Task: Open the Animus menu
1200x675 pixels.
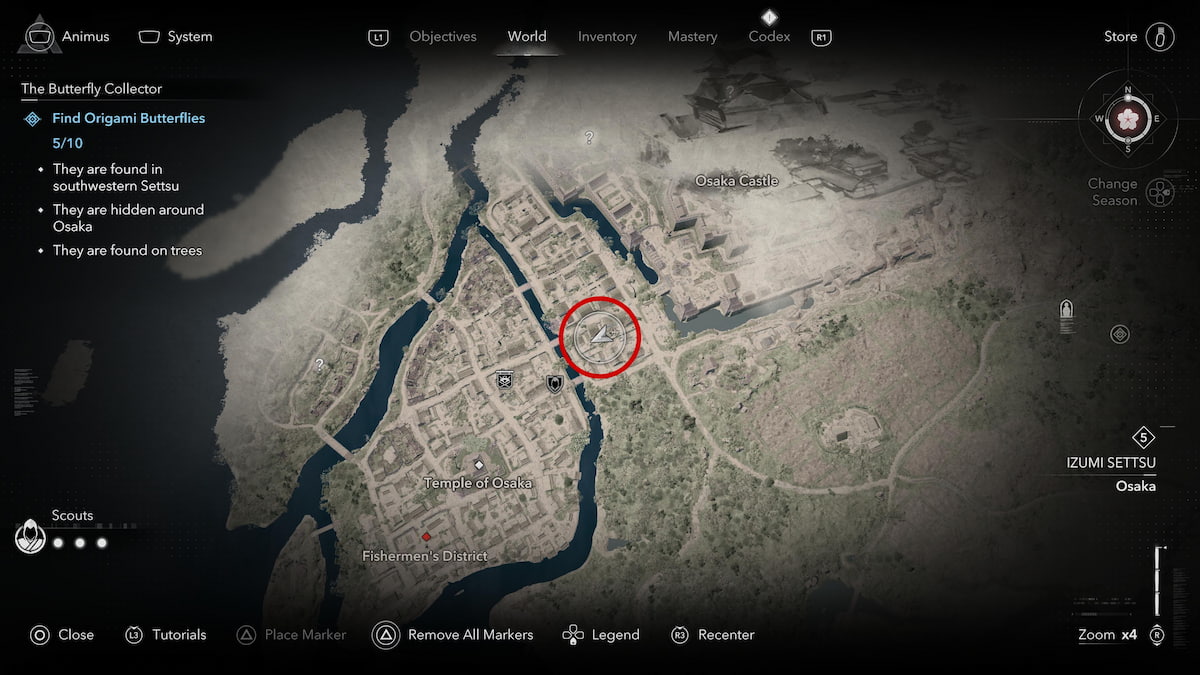Action: click(x=67, y=37)
